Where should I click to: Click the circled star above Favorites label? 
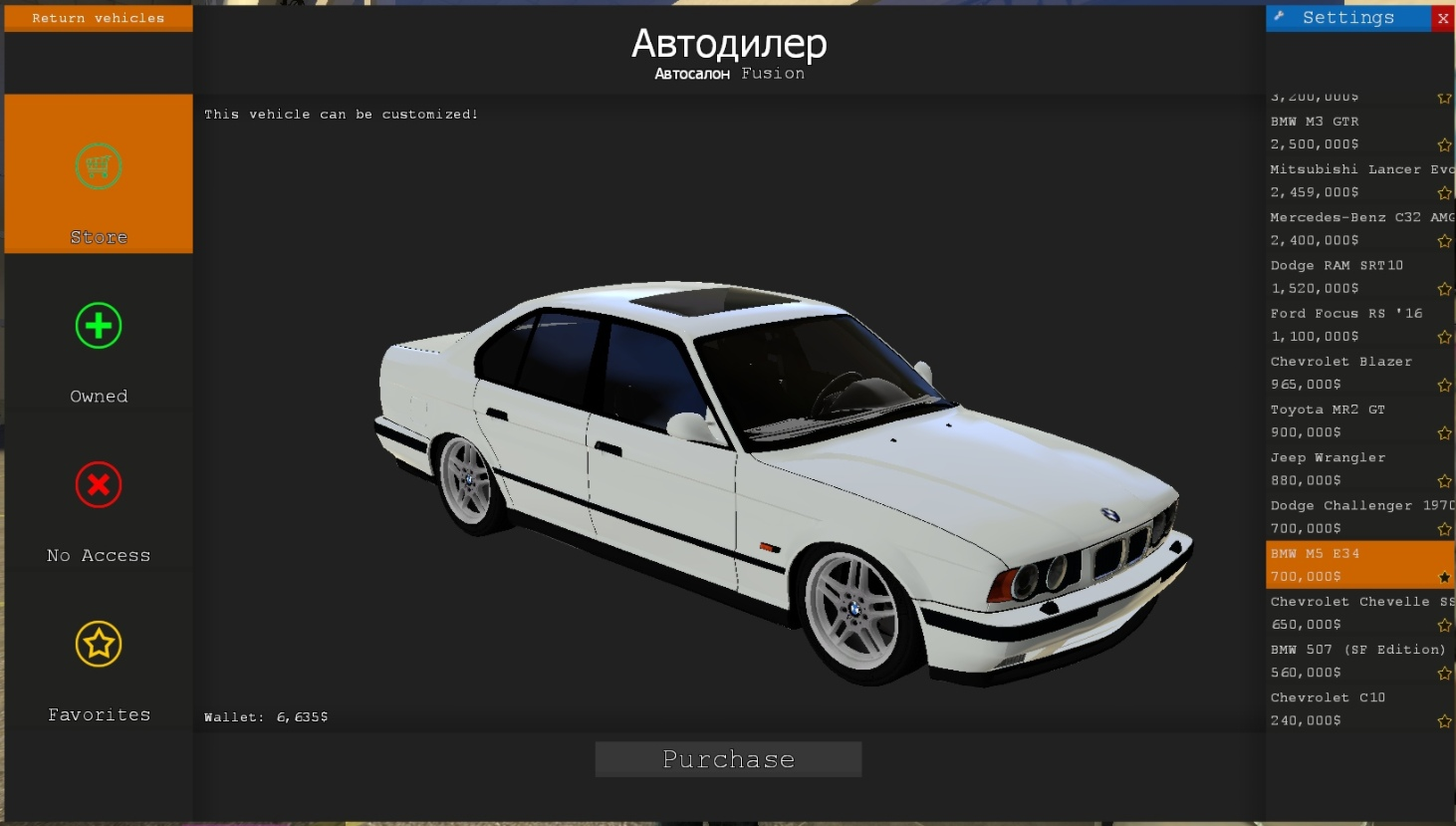(98, 643)
